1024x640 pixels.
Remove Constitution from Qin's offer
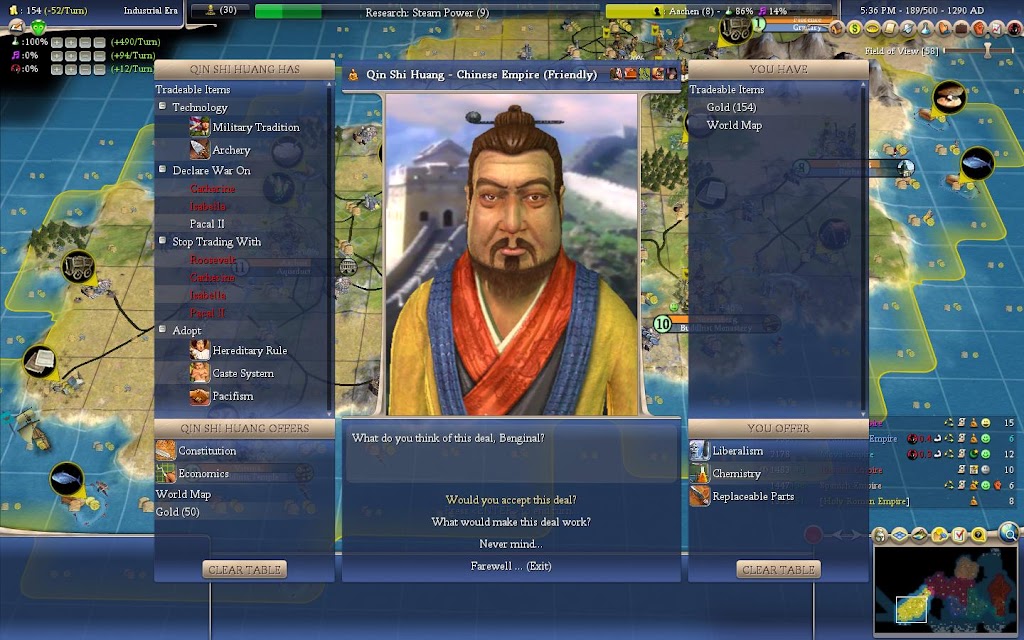pyautogui.click(x=207, y=452)
